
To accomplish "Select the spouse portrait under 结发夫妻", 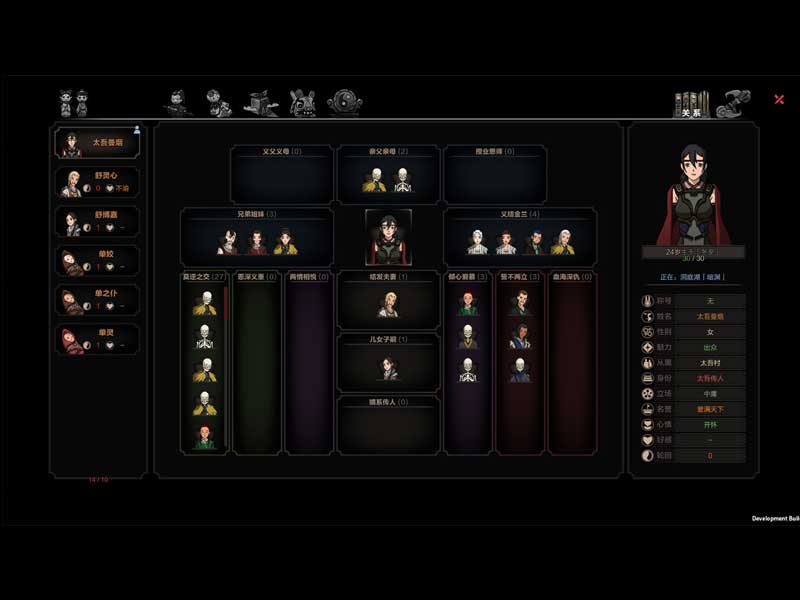I will [x=388, y=305].
